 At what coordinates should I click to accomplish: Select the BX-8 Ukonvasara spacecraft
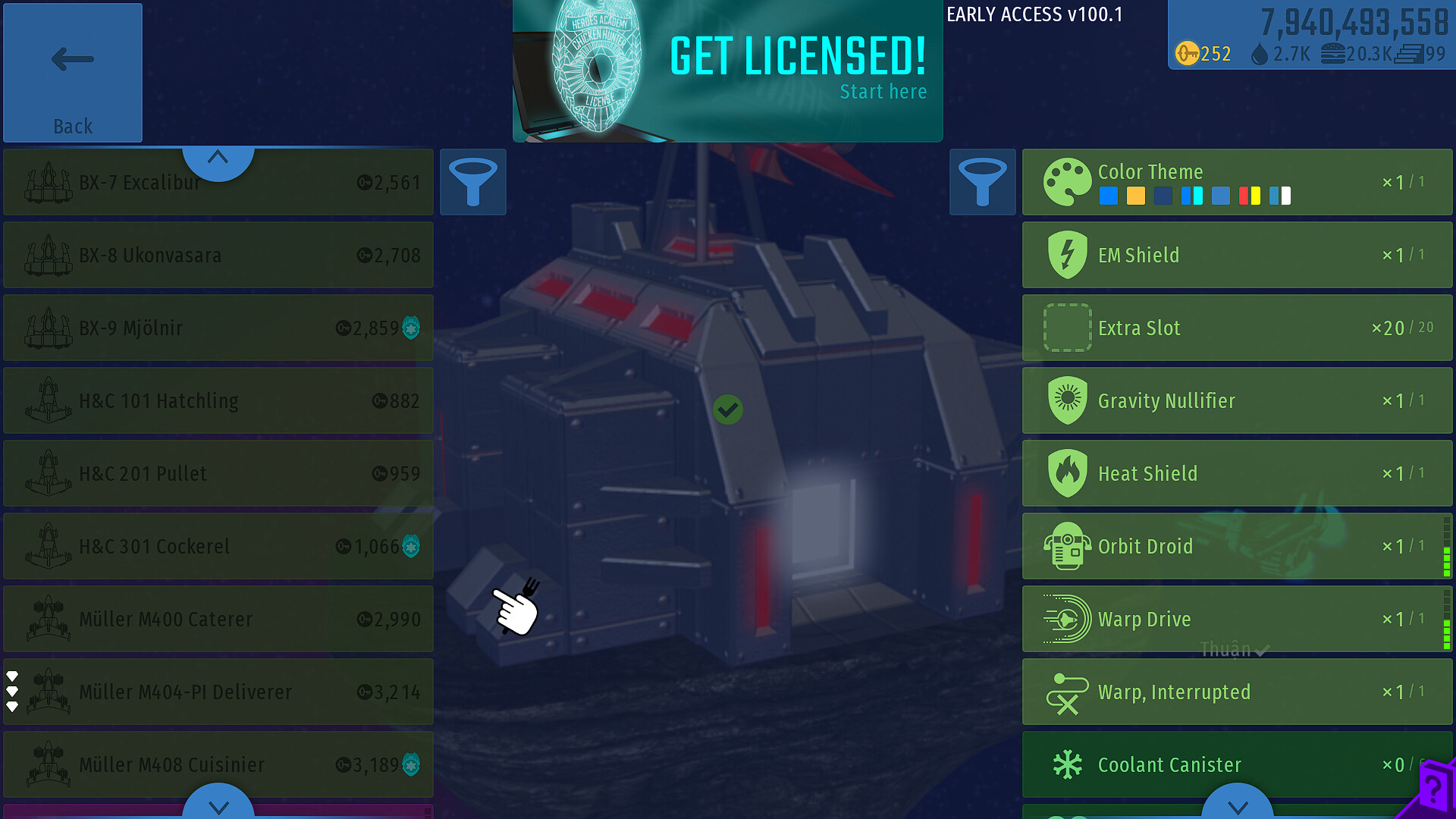pos(218,256)
